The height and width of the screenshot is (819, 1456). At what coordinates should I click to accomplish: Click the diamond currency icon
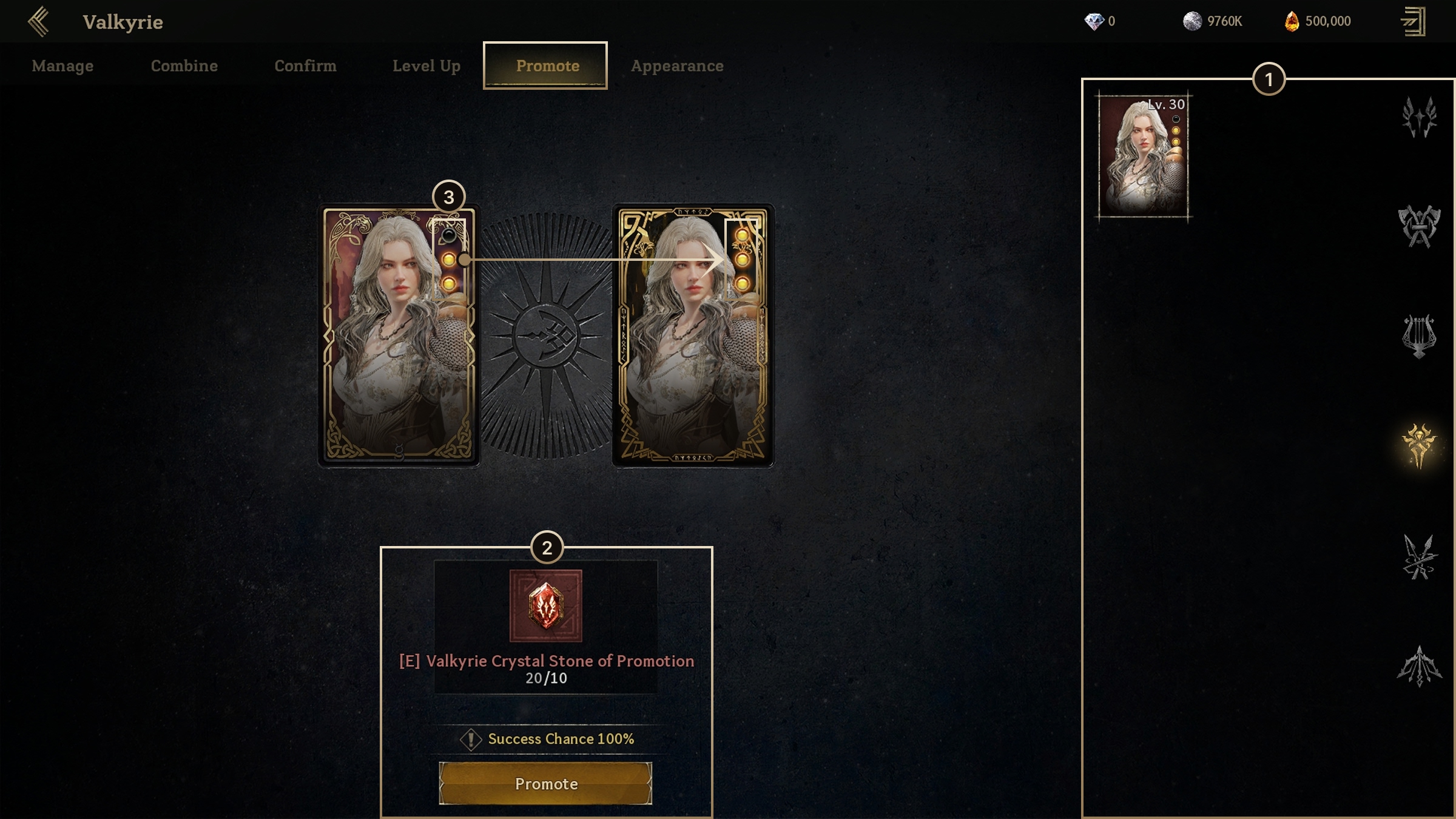(x=1094, y=22)
